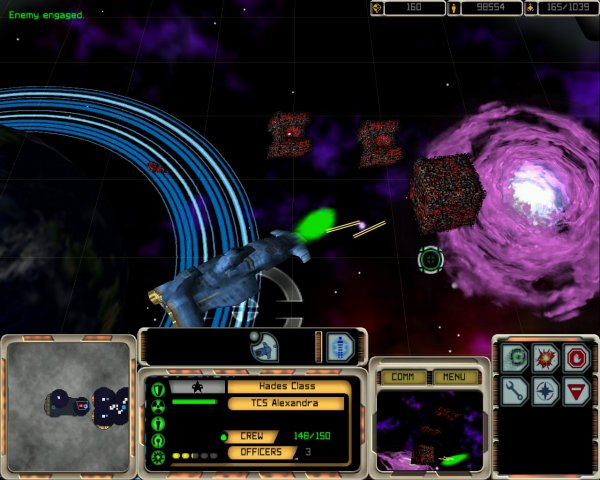Open the COMM panel

[403, 377]
